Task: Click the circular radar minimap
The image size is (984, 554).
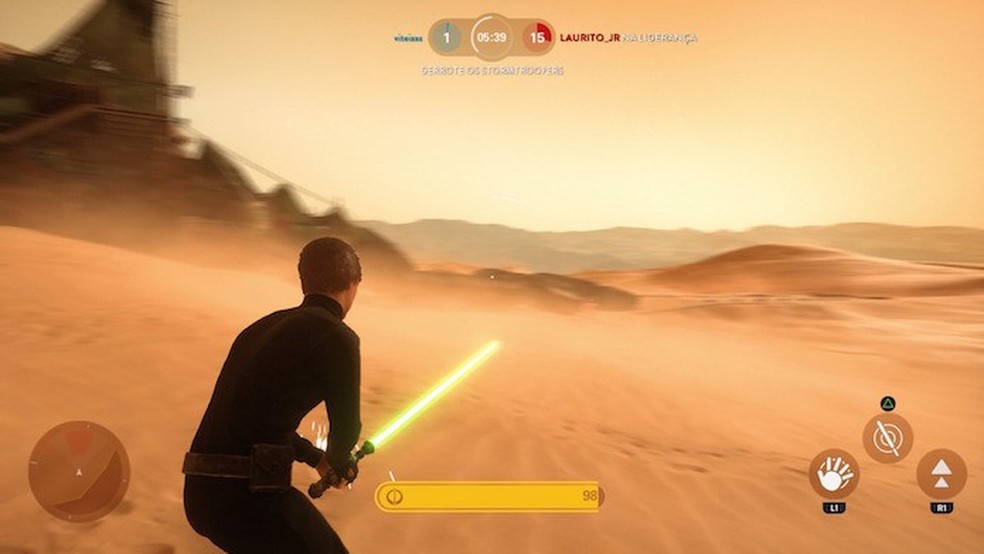Action: (x=79, y=471)
